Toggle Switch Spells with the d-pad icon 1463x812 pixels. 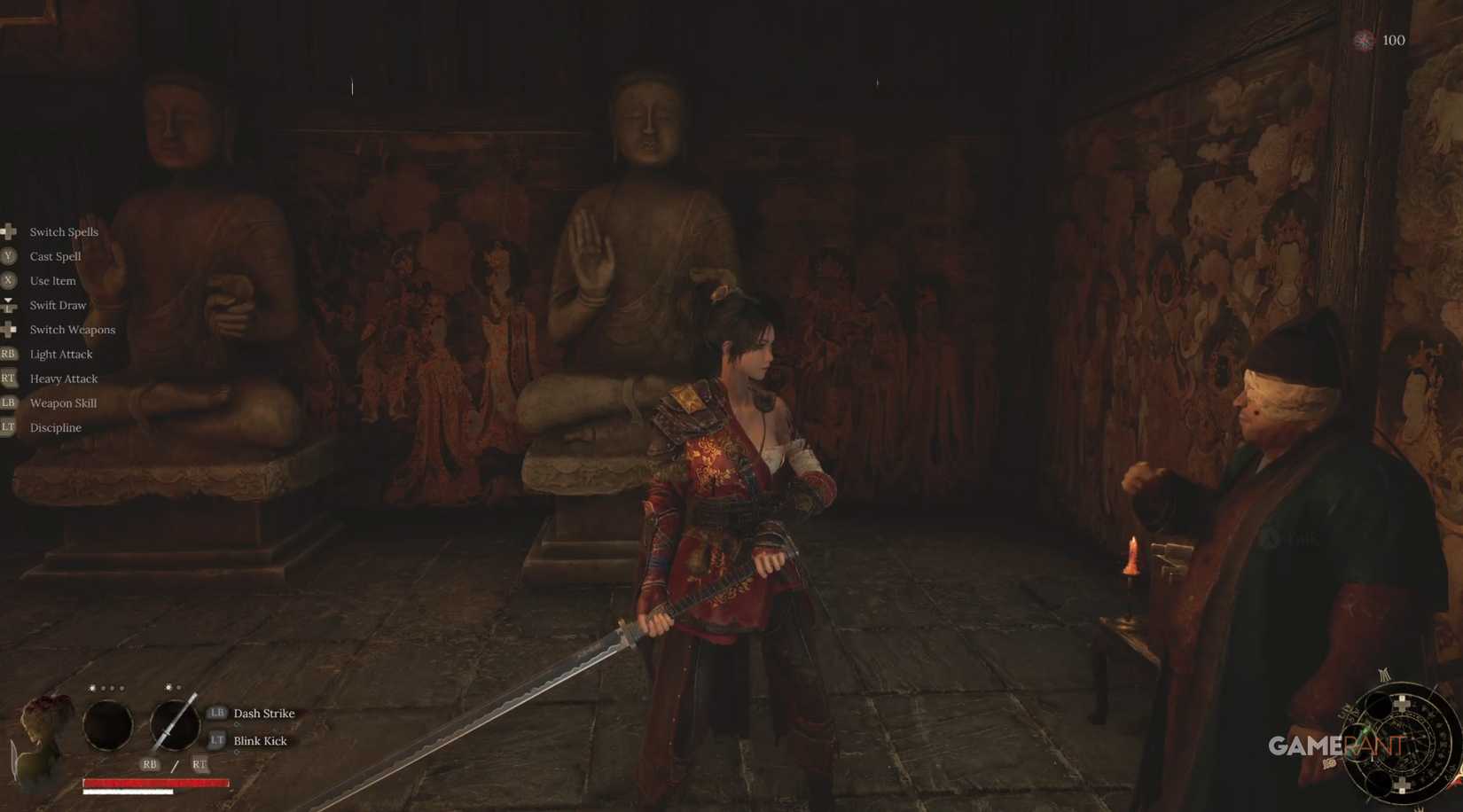coord(9,231)
